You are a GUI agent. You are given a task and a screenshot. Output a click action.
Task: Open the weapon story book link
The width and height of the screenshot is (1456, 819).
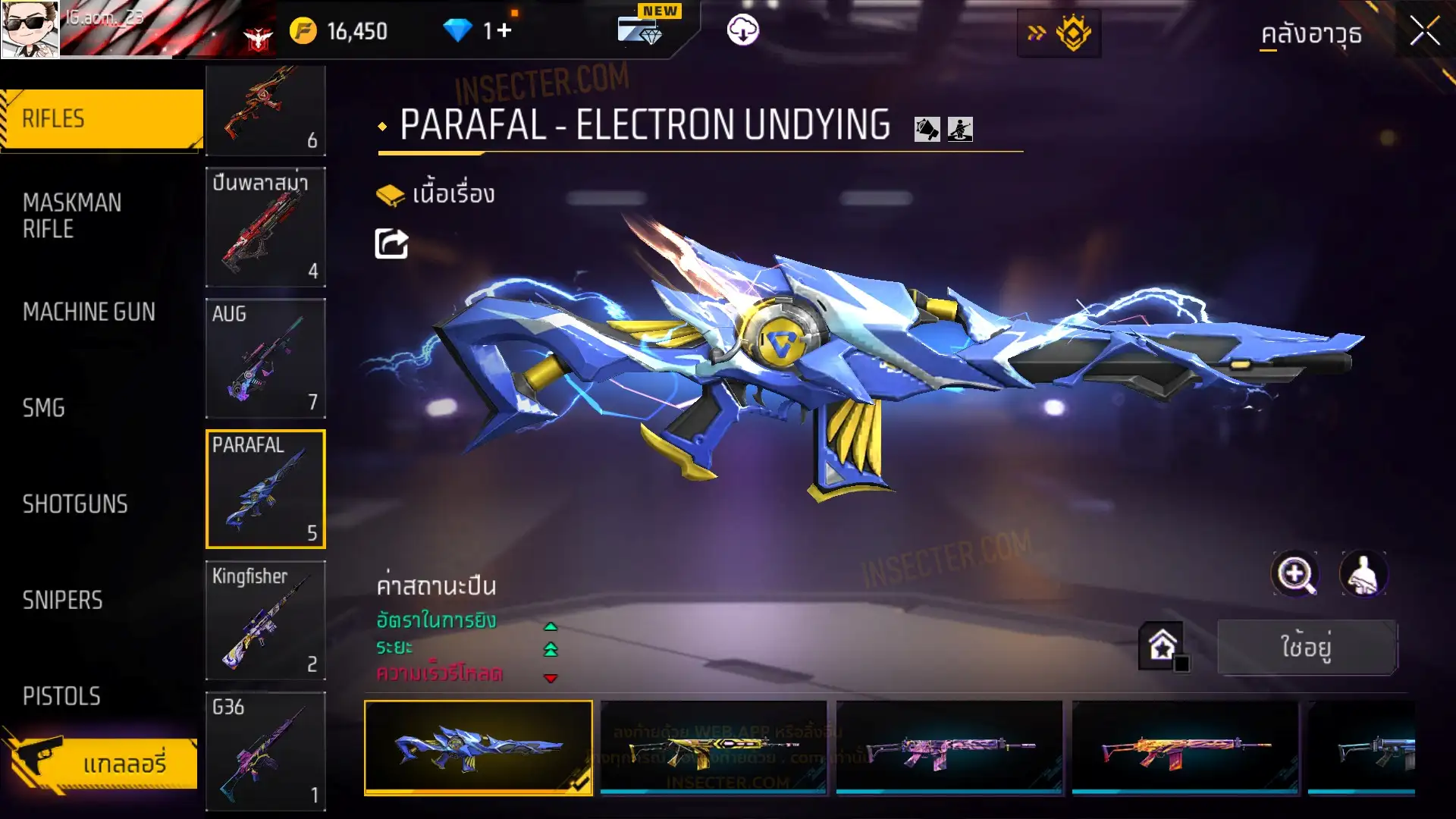pyautogui.click(x=436, y=195)
